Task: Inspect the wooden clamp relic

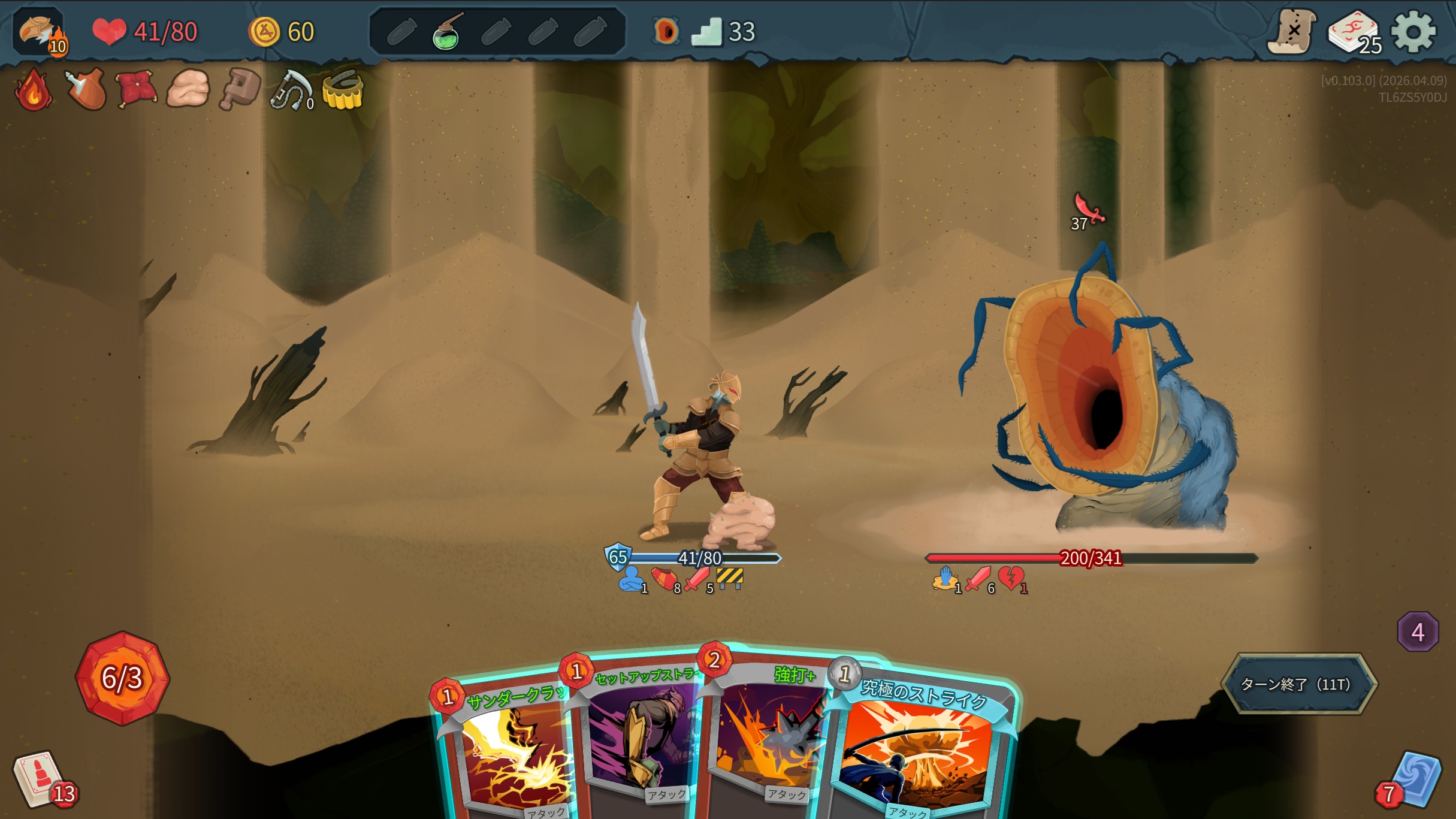Action: pyautogui.click(x=240, y=90)
